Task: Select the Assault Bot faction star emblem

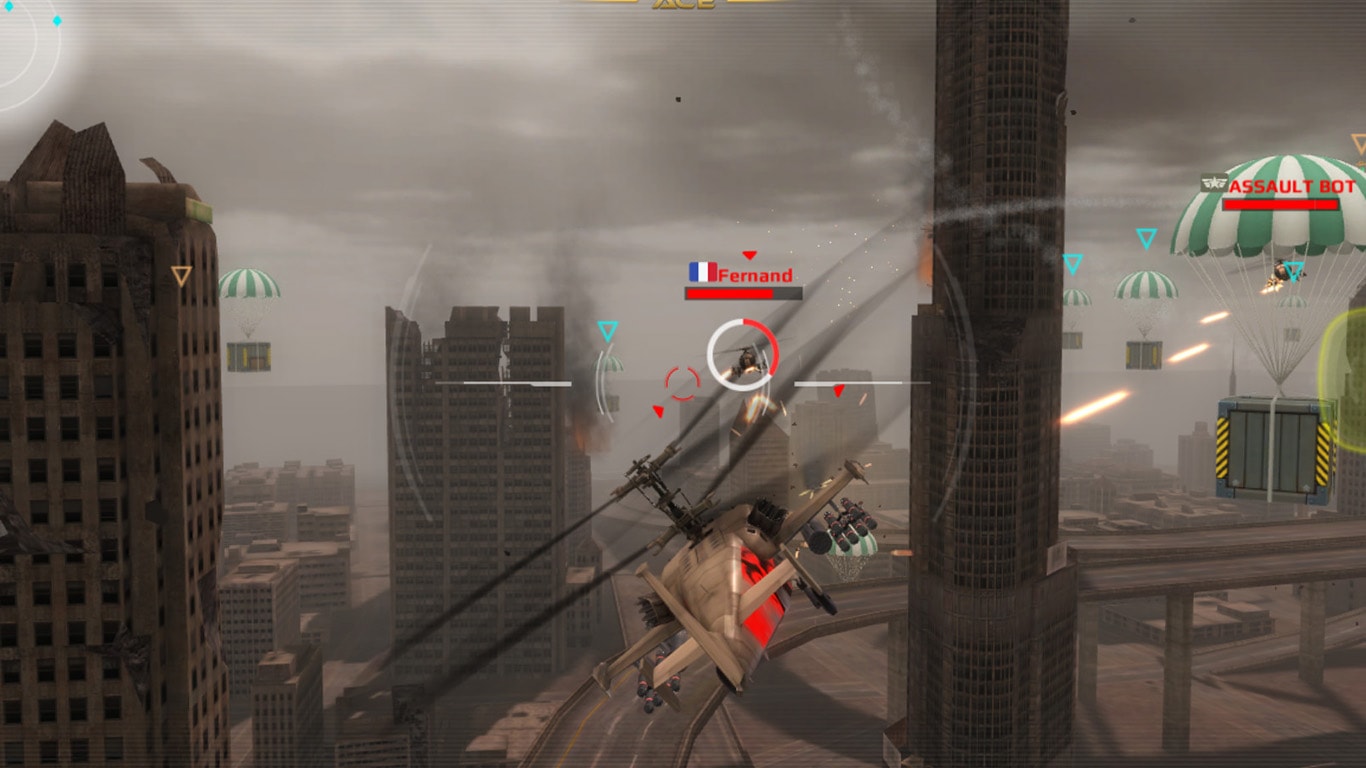Action: [1214, 183]
